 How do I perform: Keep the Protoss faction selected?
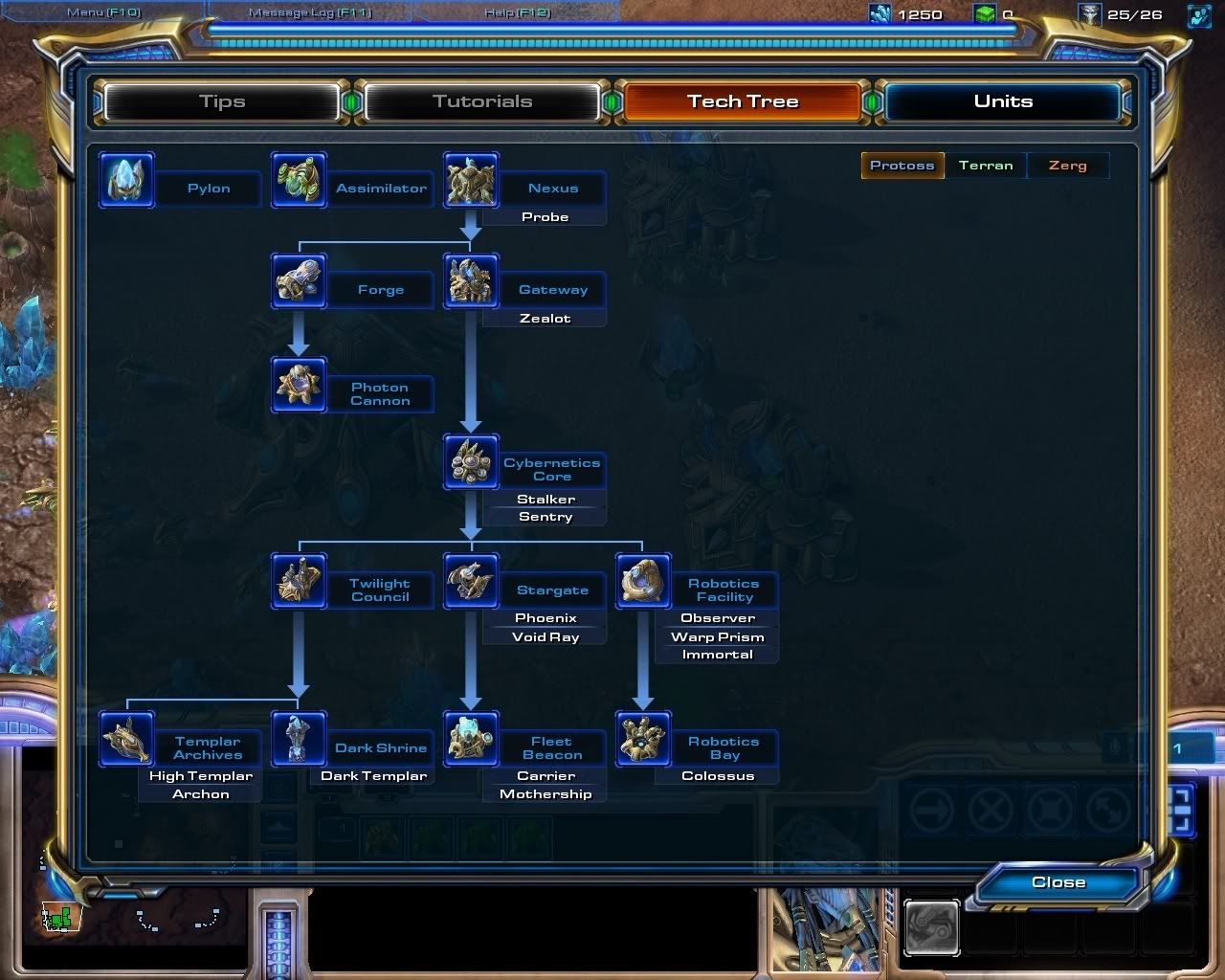click(901, 165)
